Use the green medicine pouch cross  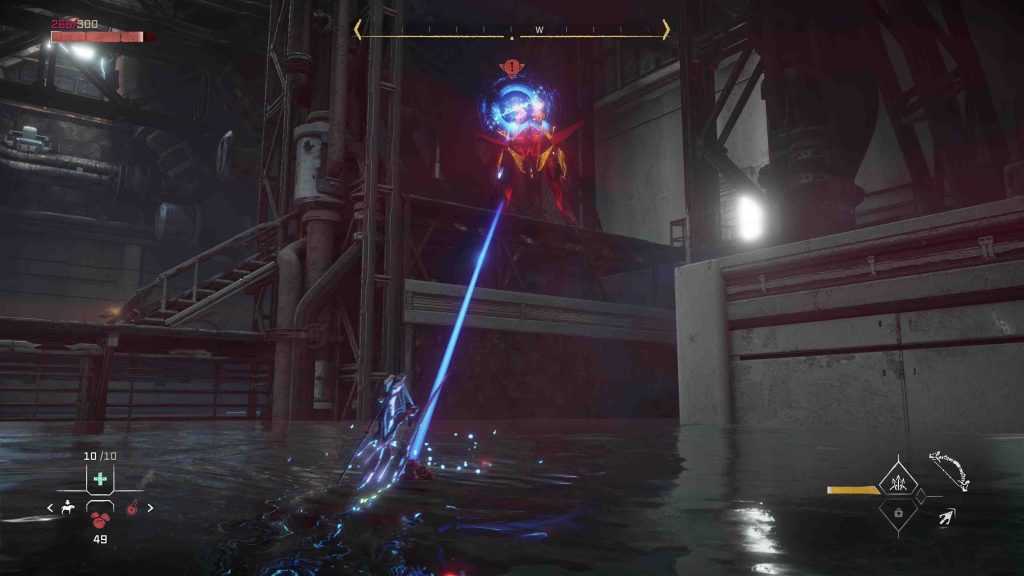(x=99, y=479)
